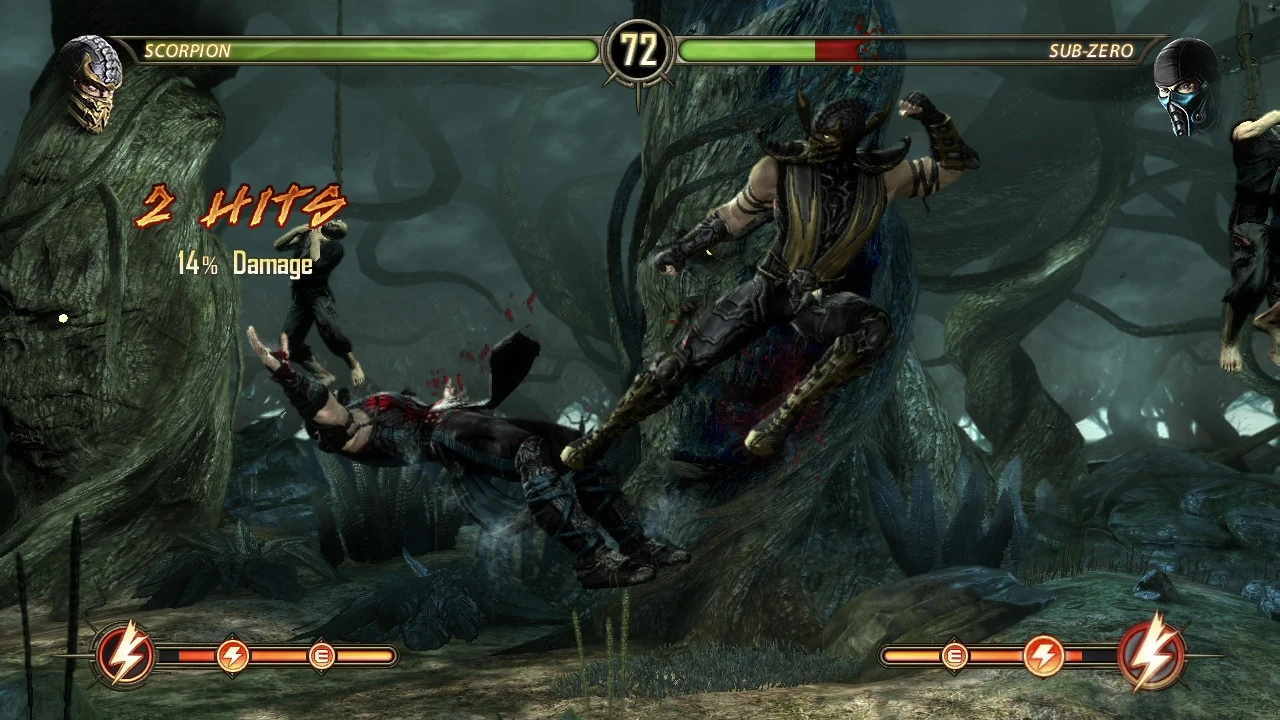Viewport: 1280px width, 720px height.
Task: Click Scorpion's green health bar
Action: 400,50
